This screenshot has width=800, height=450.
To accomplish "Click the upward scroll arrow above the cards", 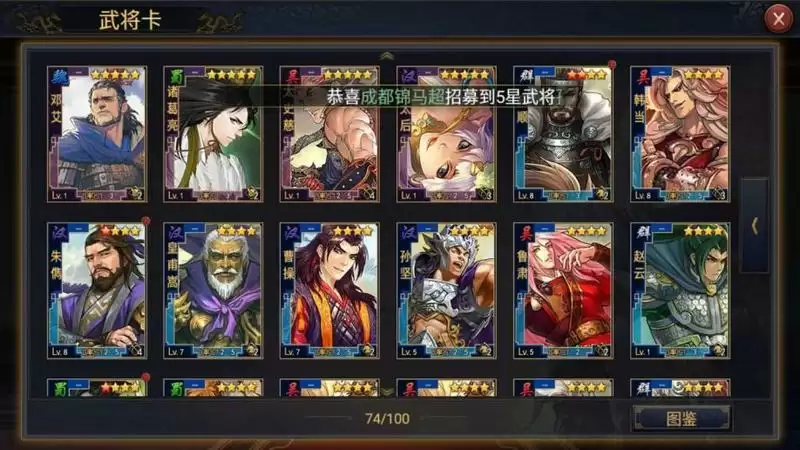I will tap(388, 56).
